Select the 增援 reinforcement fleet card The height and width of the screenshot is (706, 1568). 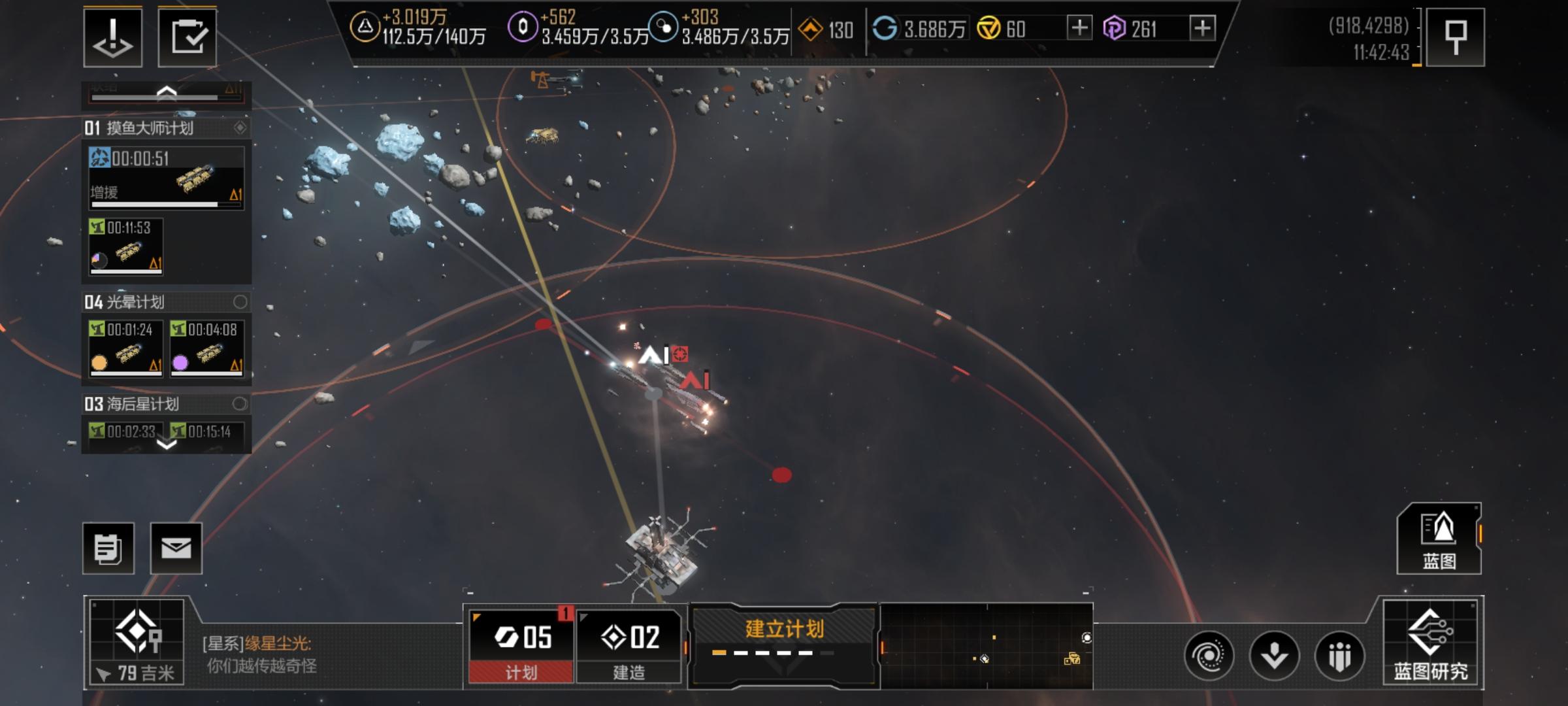coord(167,178)
